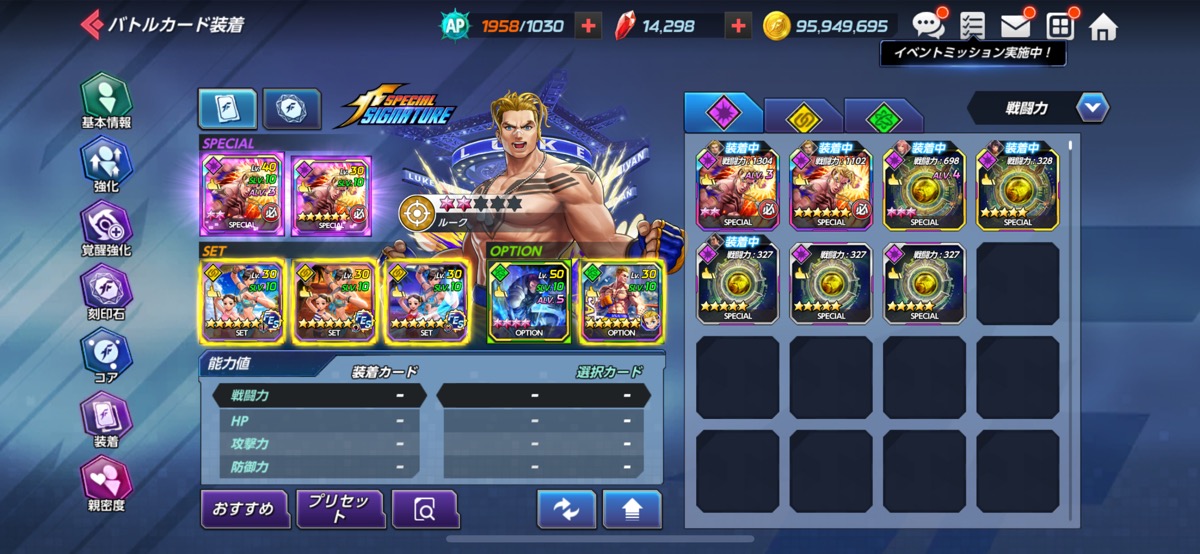Viewport: 1200px width, 554px height.
Task: Tap the おすすめ recommend button
Action: 244,509
